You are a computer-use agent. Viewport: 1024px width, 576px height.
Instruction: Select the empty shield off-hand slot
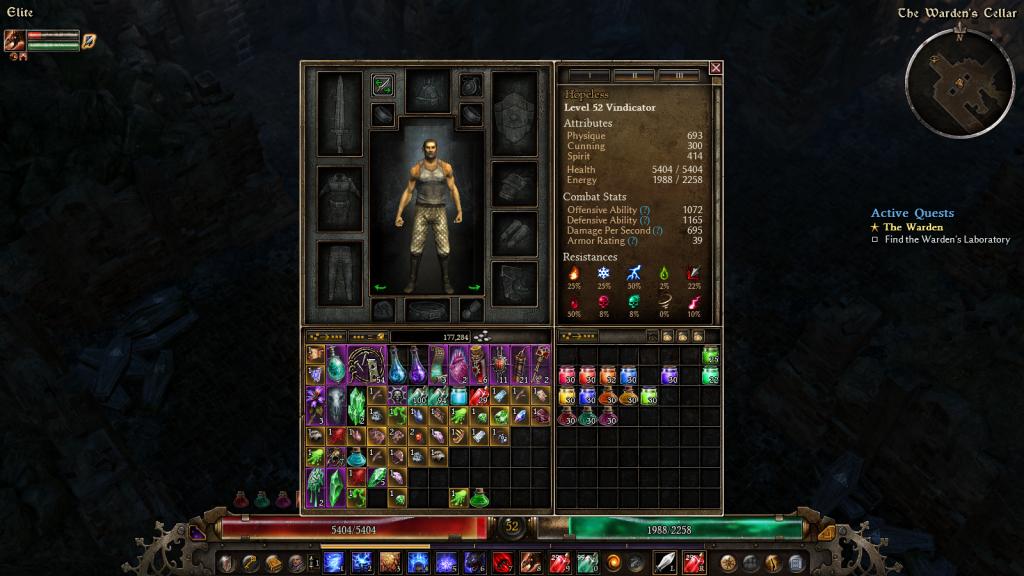(x=515, y=113)
